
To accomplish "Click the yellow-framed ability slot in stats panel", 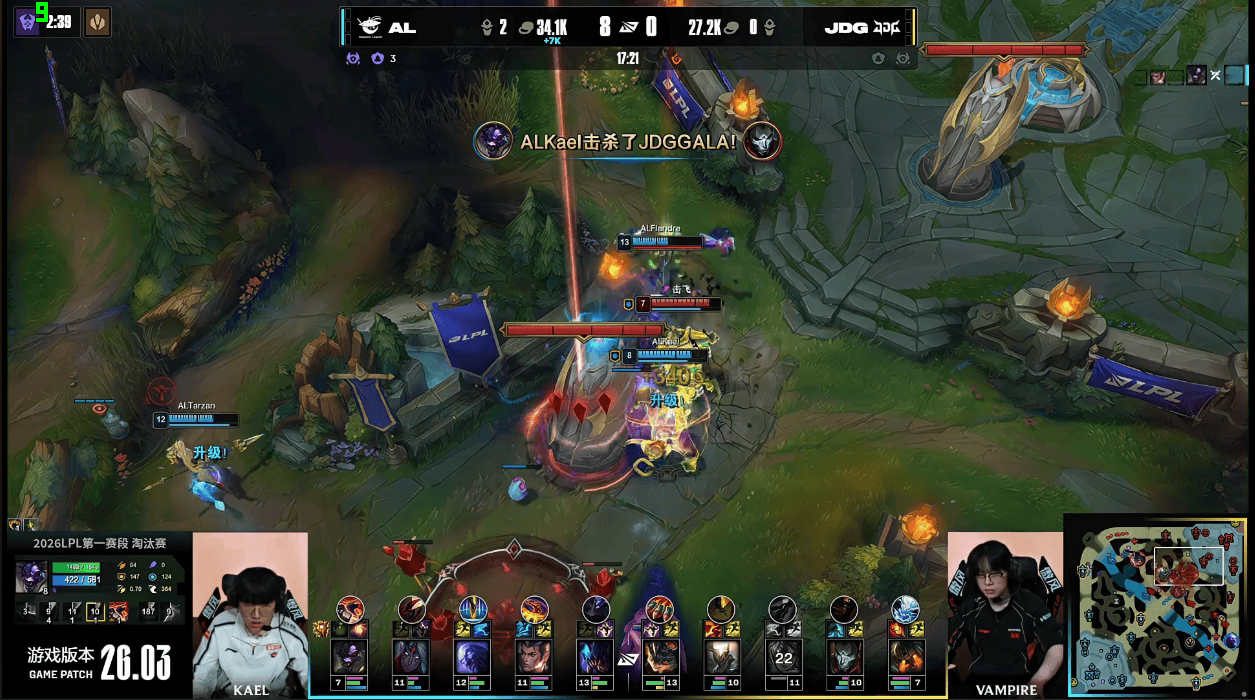I will click(95, 610).
